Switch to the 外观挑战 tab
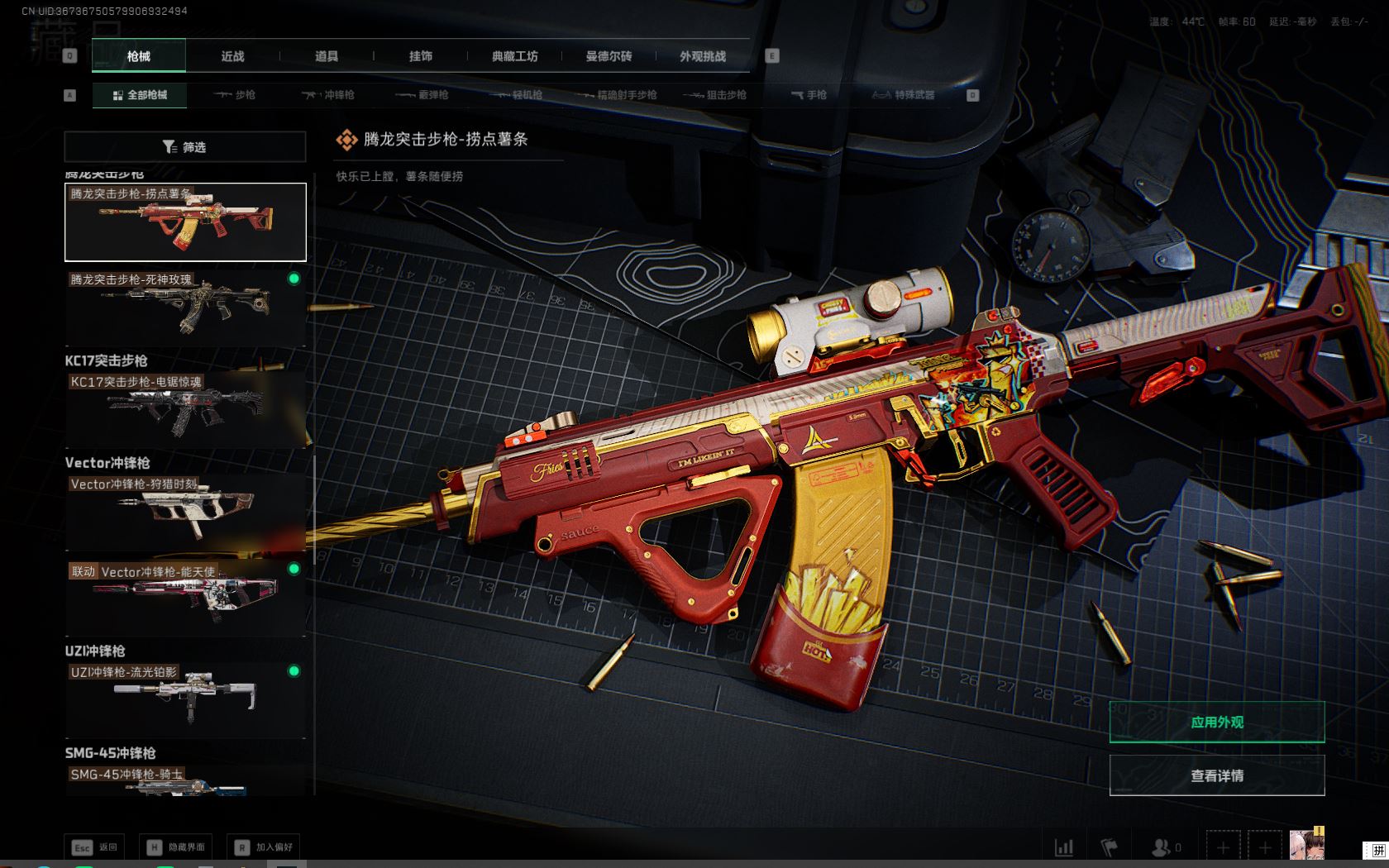Image resolution: width=1389 pixels, height=868 pixels. point(703,56)
